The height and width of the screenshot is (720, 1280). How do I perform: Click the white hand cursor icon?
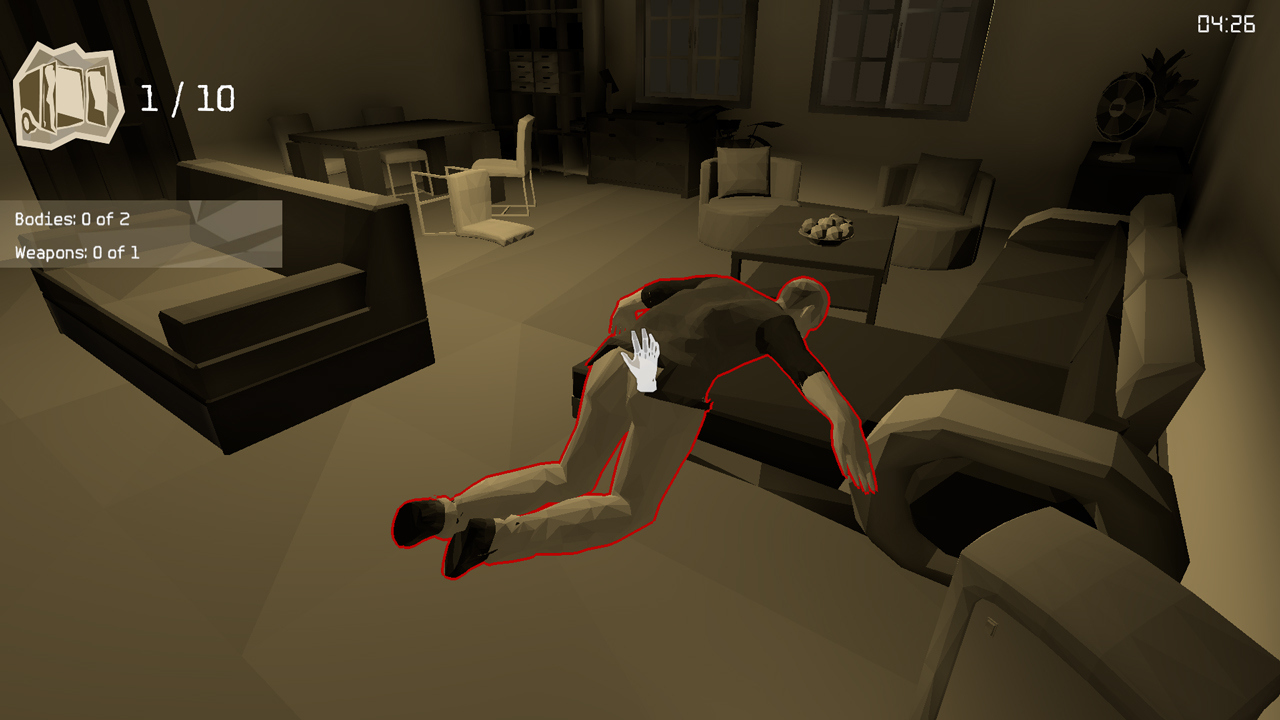tap(644, 360)
